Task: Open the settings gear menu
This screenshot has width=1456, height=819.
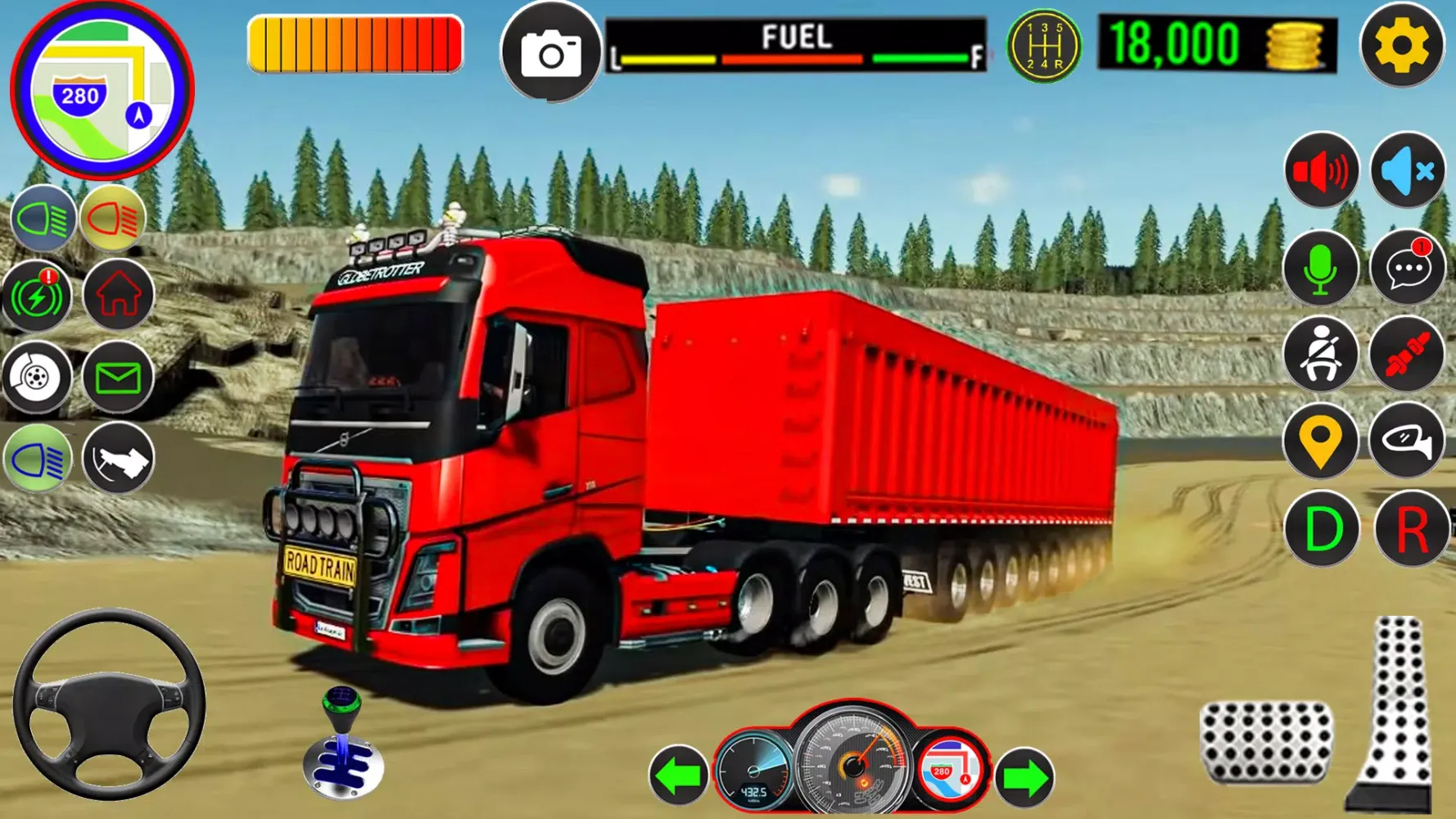Action: (1401, 46)
